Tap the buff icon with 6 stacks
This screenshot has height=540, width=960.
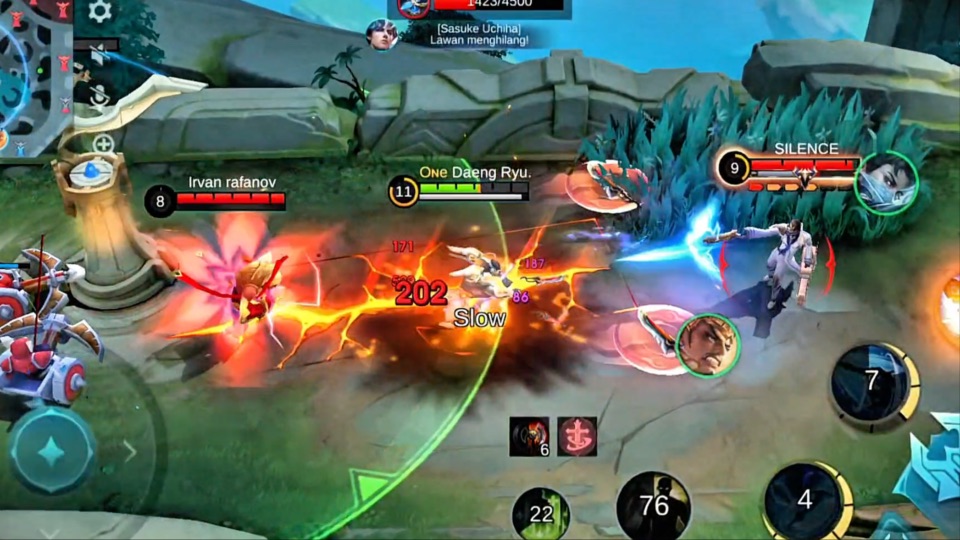(529, 437)
